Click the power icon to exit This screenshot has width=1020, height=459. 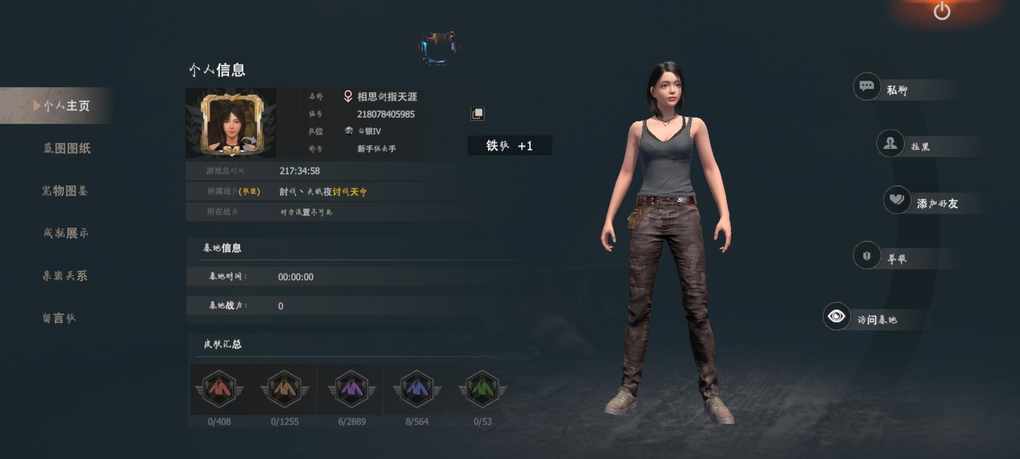click(942, 11)
